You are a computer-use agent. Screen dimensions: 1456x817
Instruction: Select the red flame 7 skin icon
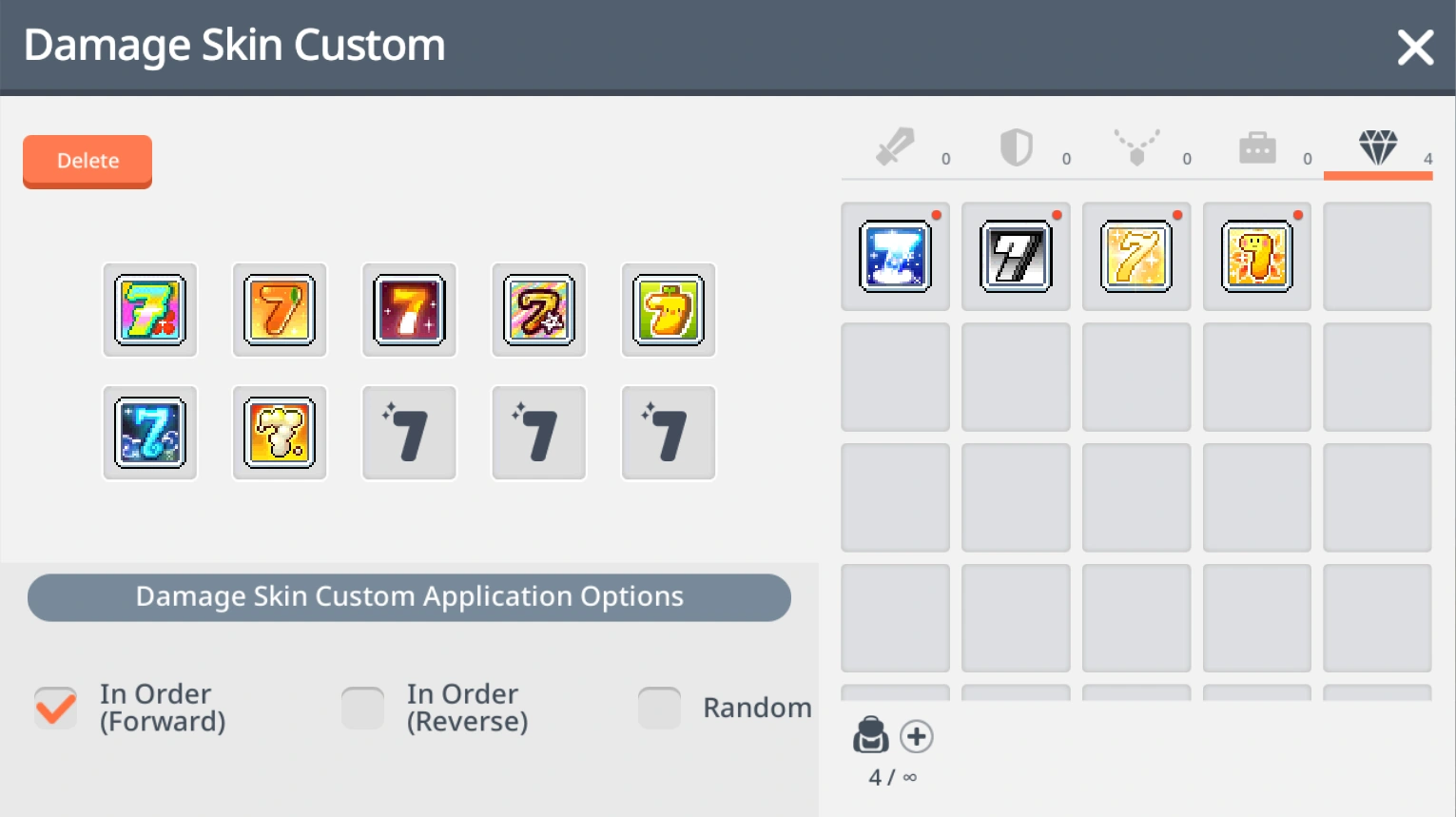point(408,309)
